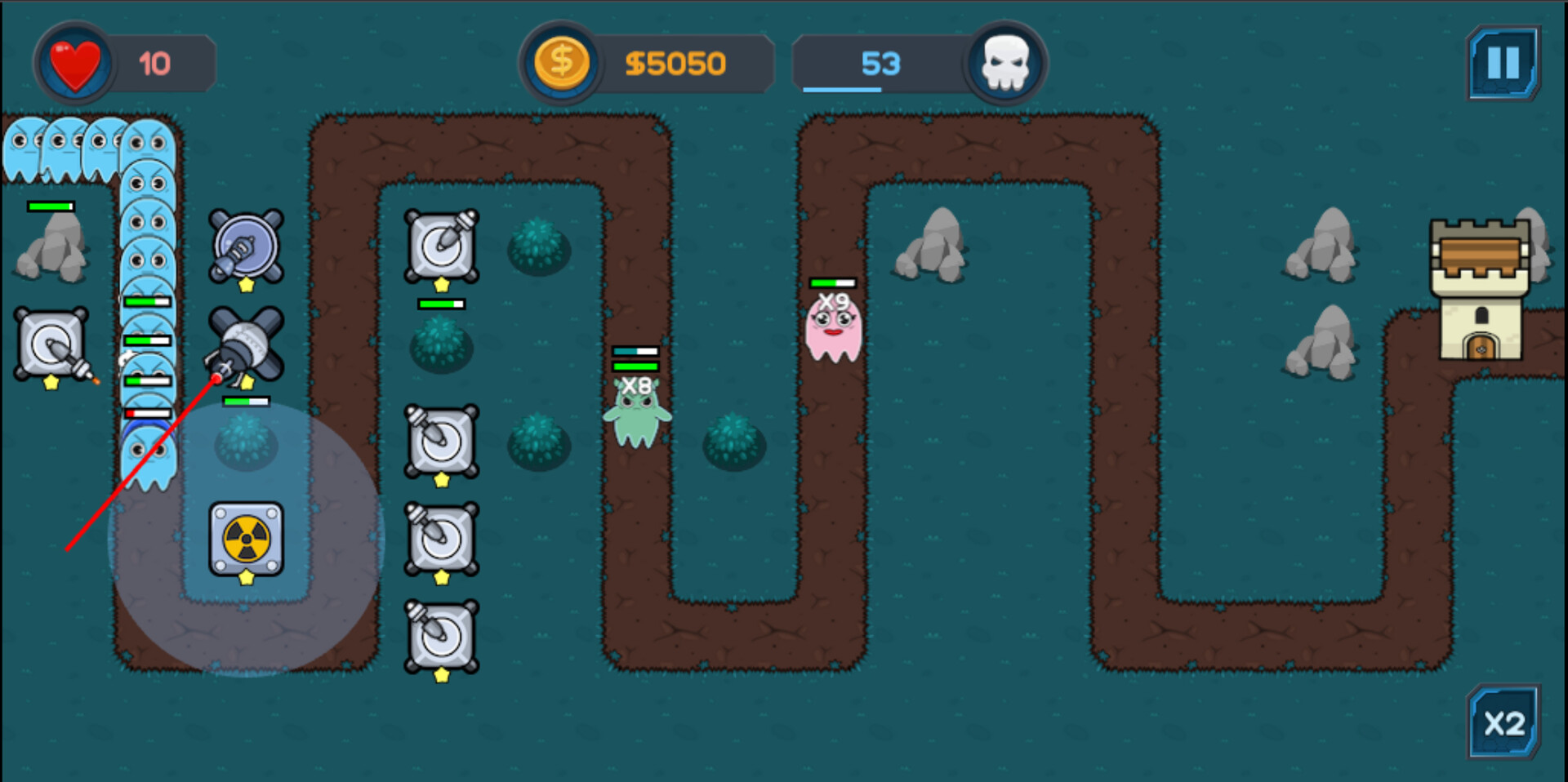Click the heart lives indicator
This screenshot has width=1568, height=782.
(x=75, y=63)
